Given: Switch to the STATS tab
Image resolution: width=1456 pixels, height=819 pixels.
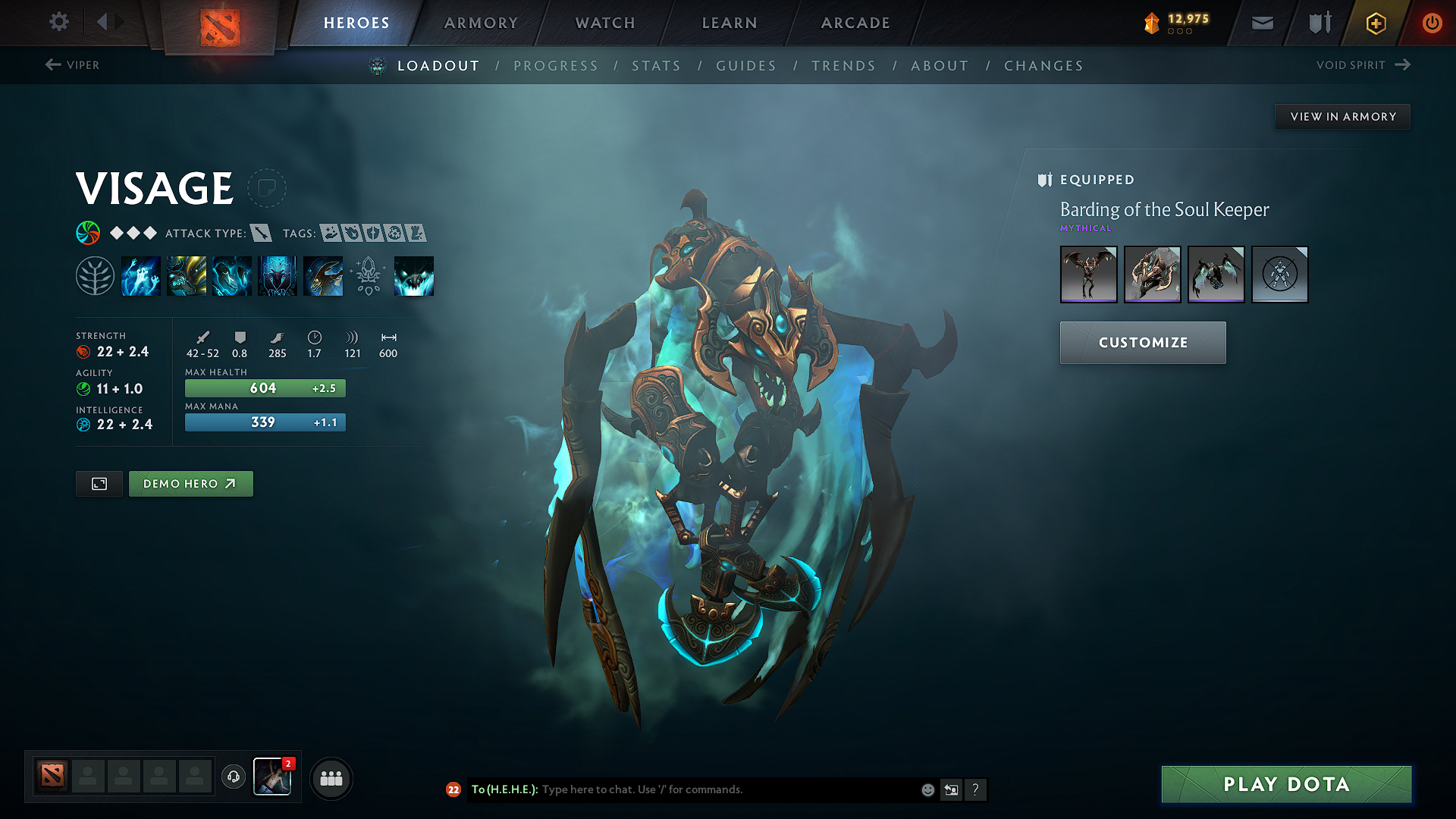Looking at the screenshot, I should point(657,65).
